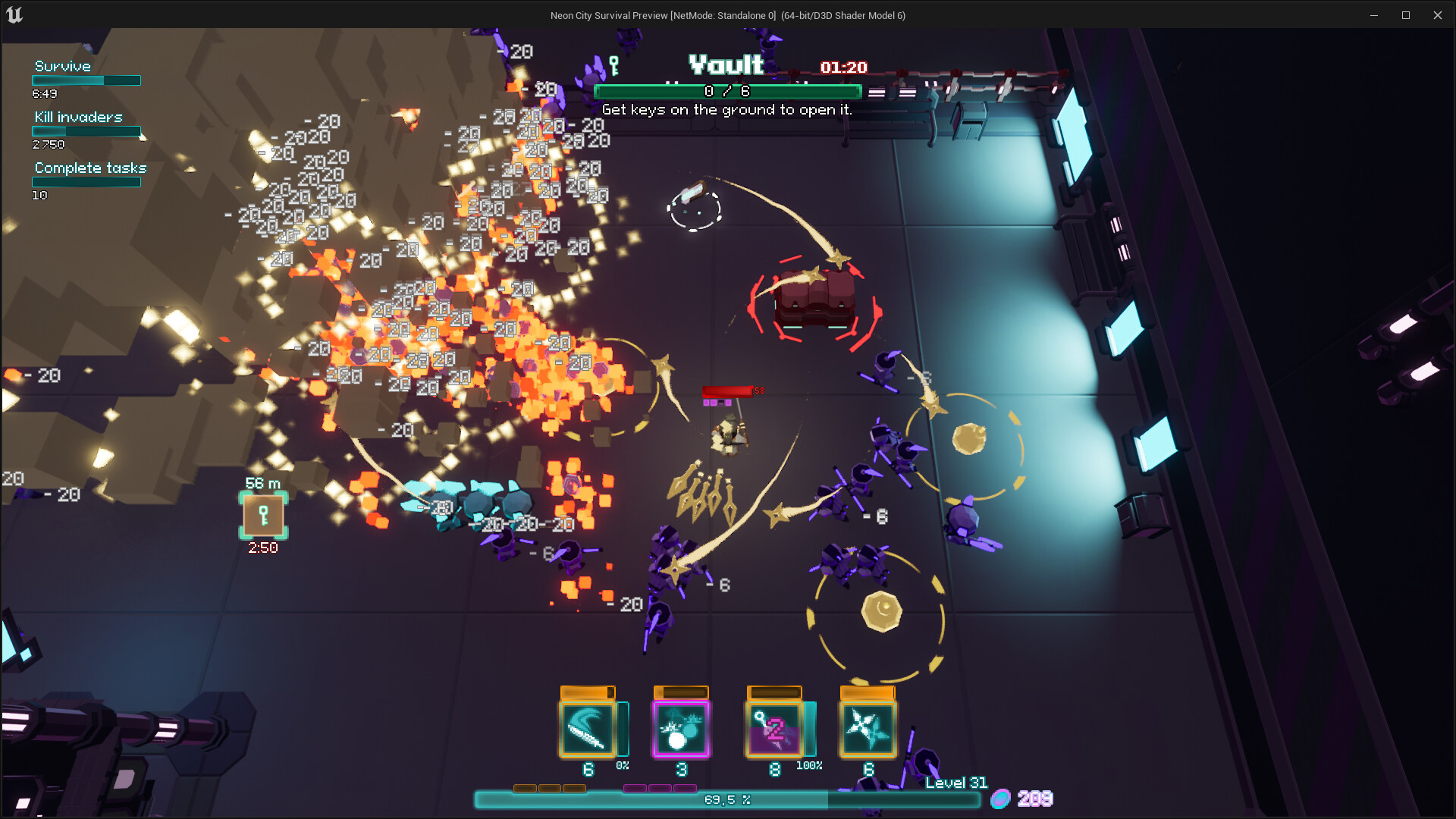Expand the Survive objective progress details
1456x819 pixels.
coord(85,80)
